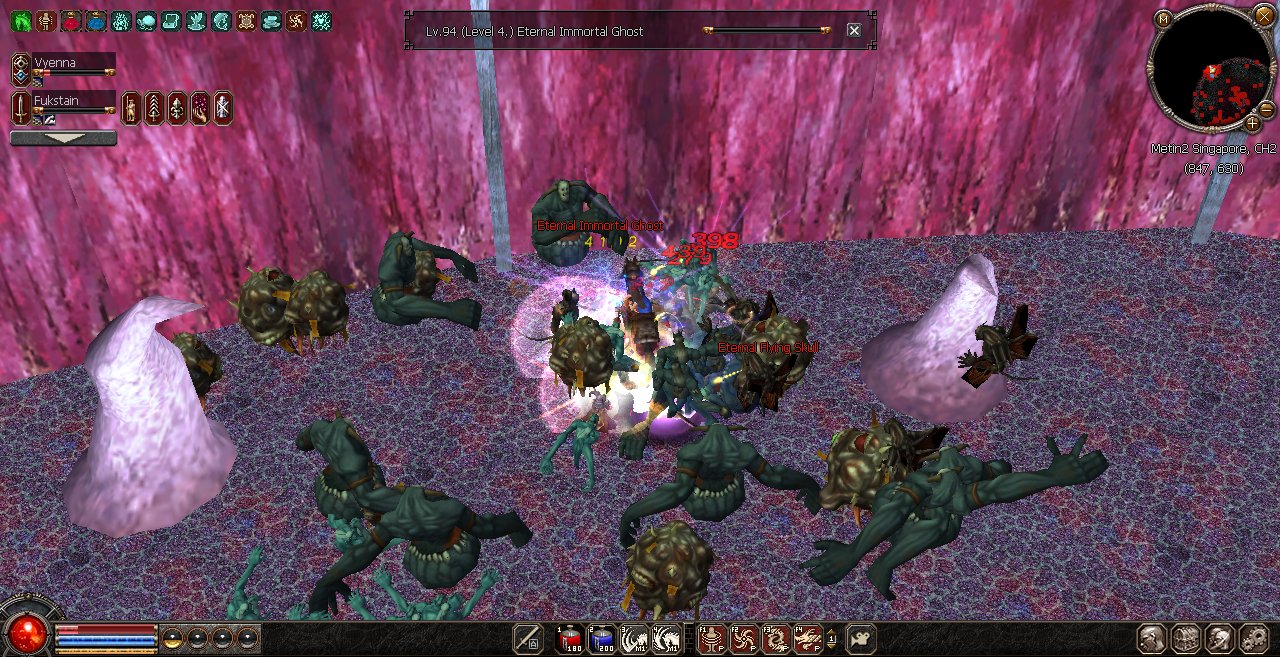The width and height of the screenshot is (1280, 657).
Task: Open the system options gear button
Action: point(1253,639)
